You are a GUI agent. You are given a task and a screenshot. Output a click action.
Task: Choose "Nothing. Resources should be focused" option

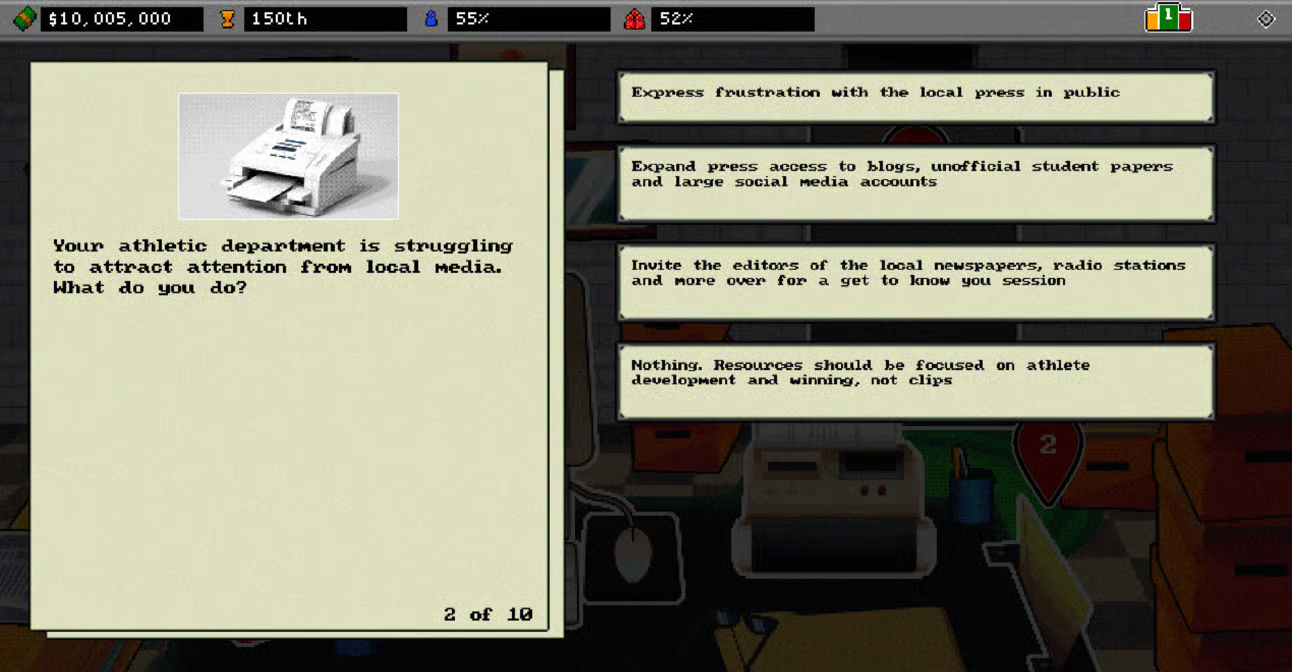[x=915, y=381]
